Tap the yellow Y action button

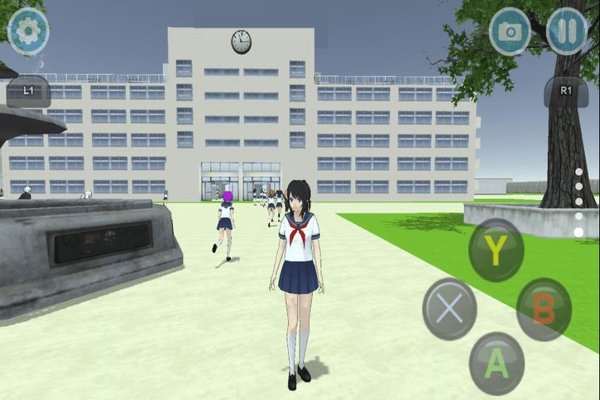pos(496,250)
